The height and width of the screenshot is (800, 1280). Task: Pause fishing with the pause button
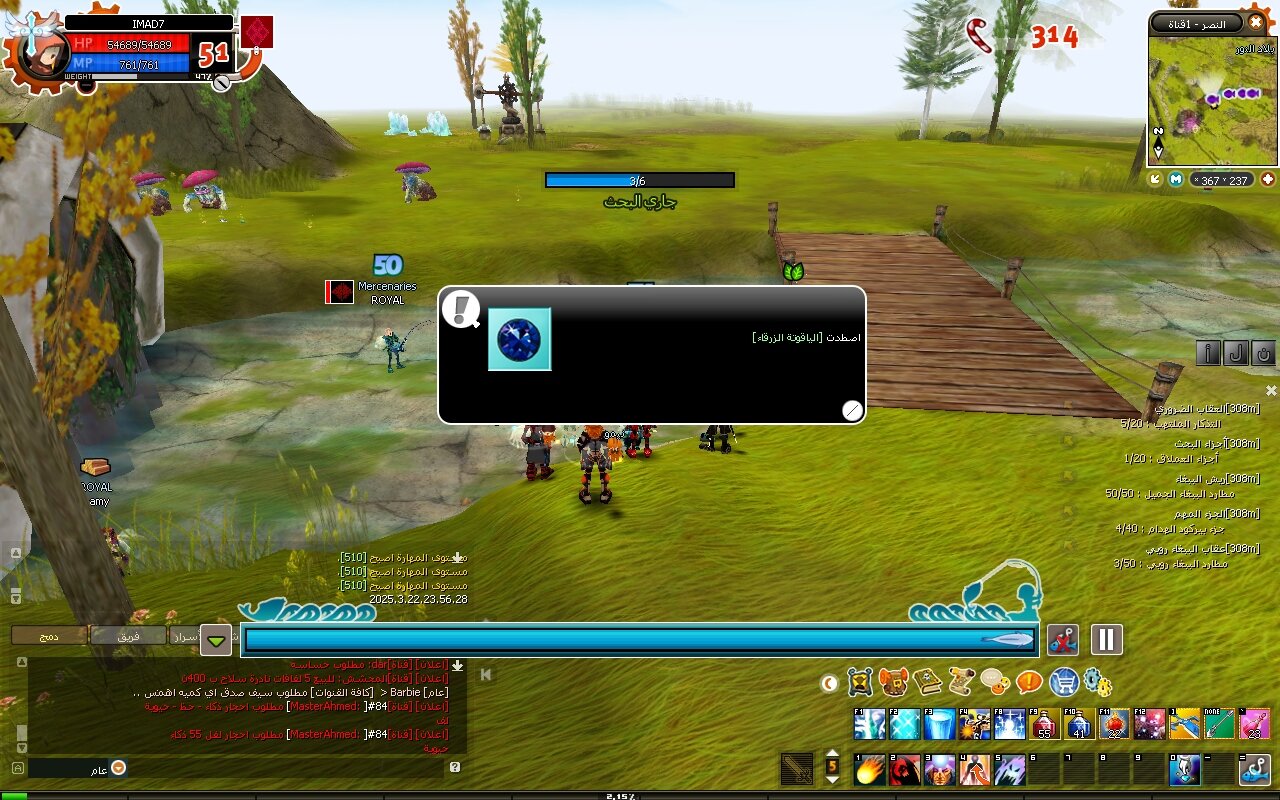tap(1107, 639)
